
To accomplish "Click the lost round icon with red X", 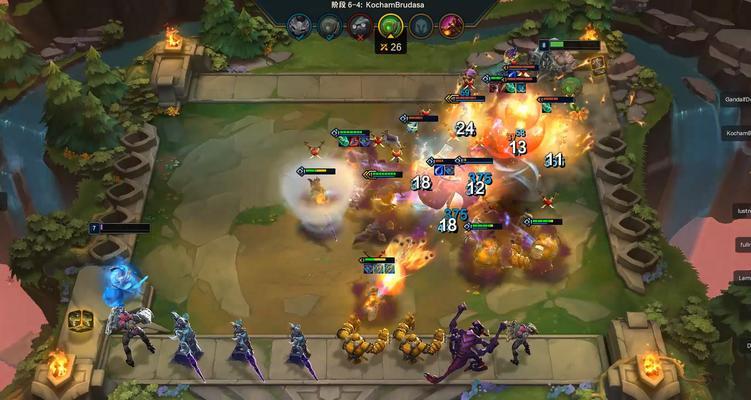I will tap(360, 26).
